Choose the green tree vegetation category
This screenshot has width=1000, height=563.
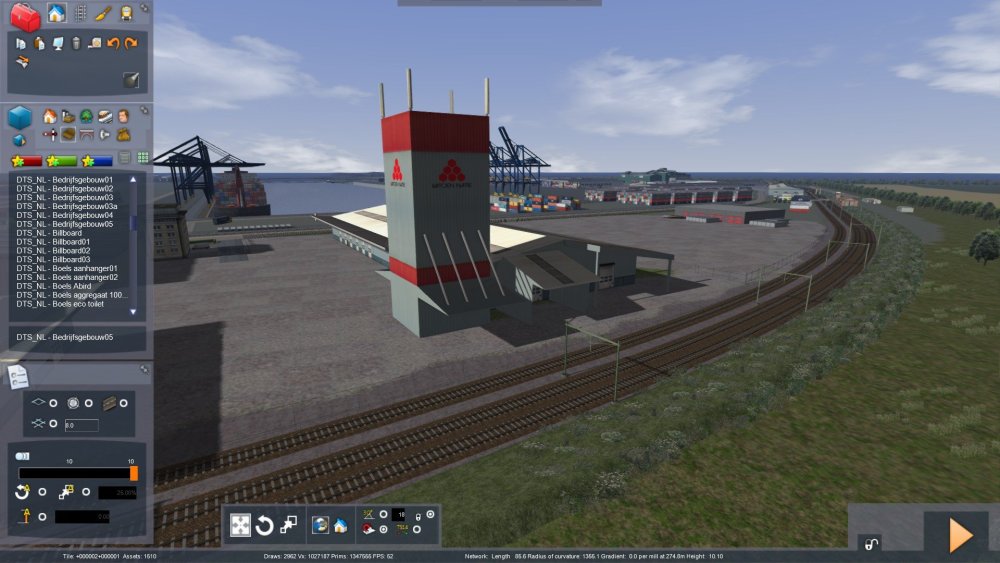[x=86, y=116]
